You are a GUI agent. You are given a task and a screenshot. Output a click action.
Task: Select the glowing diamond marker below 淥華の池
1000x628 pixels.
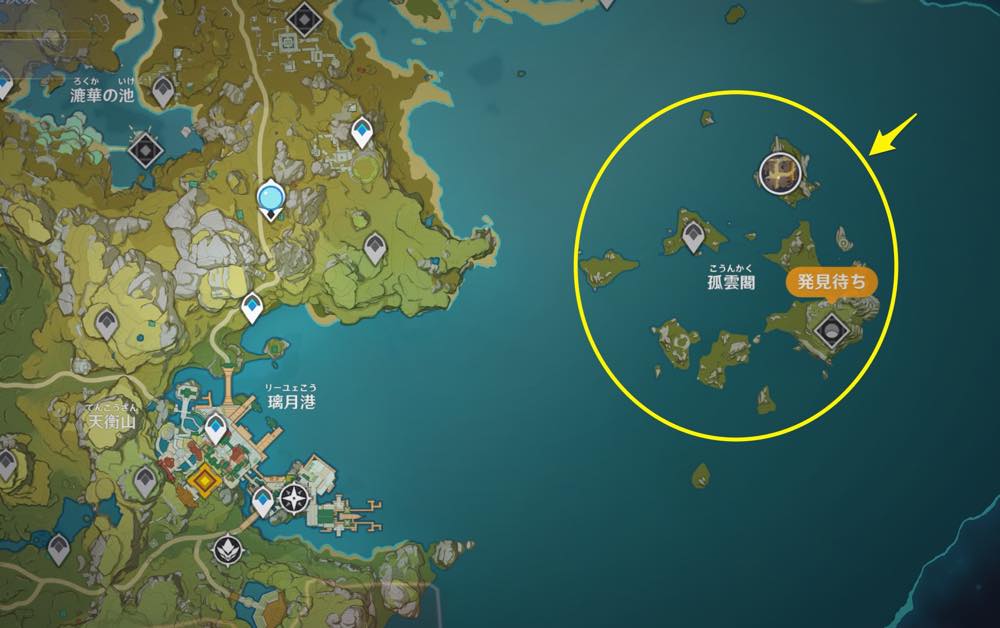point(147,151)
